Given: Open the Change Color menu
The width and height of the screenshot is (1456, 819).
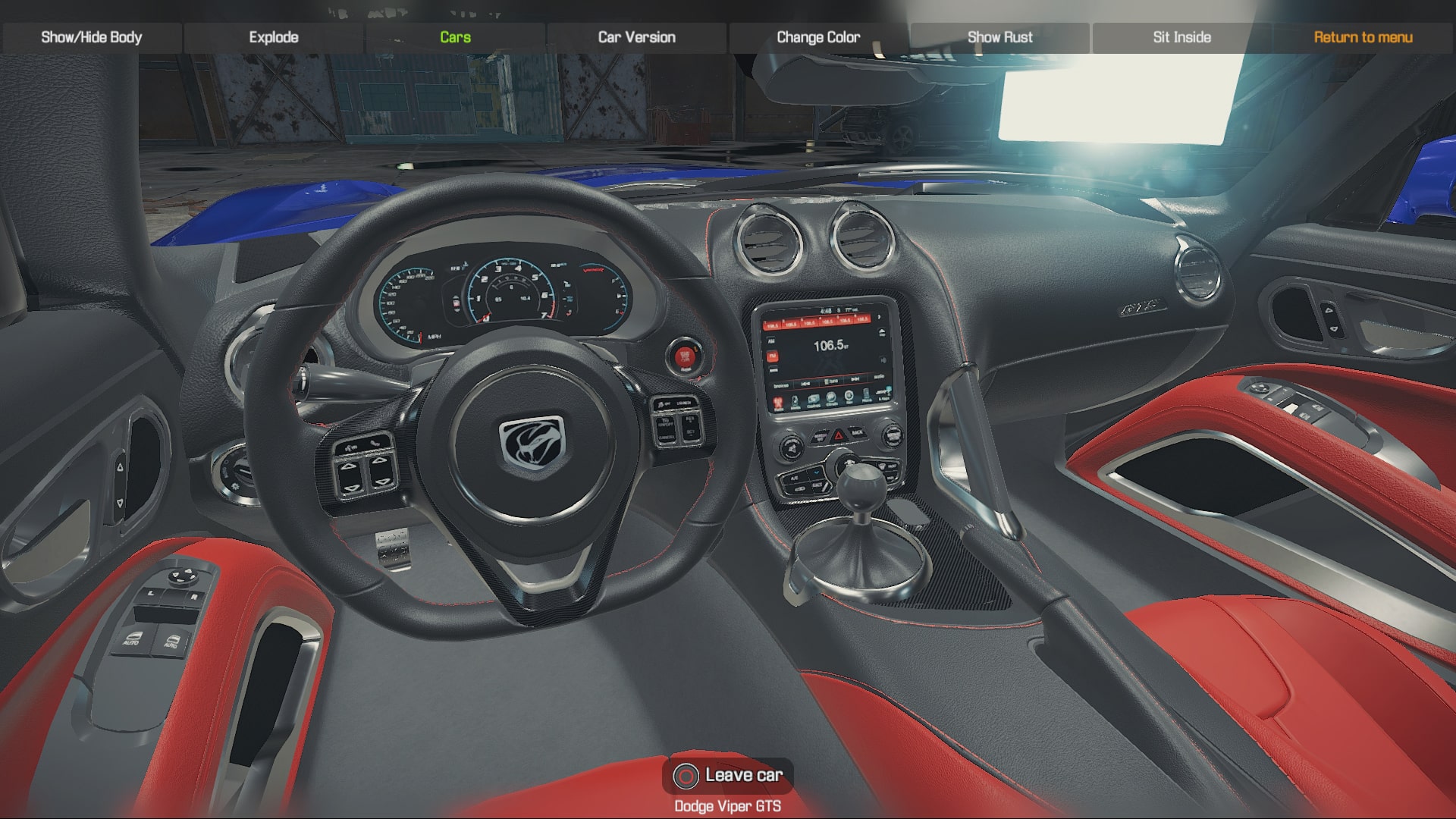Looking at the screenshot, I should 817,36.
